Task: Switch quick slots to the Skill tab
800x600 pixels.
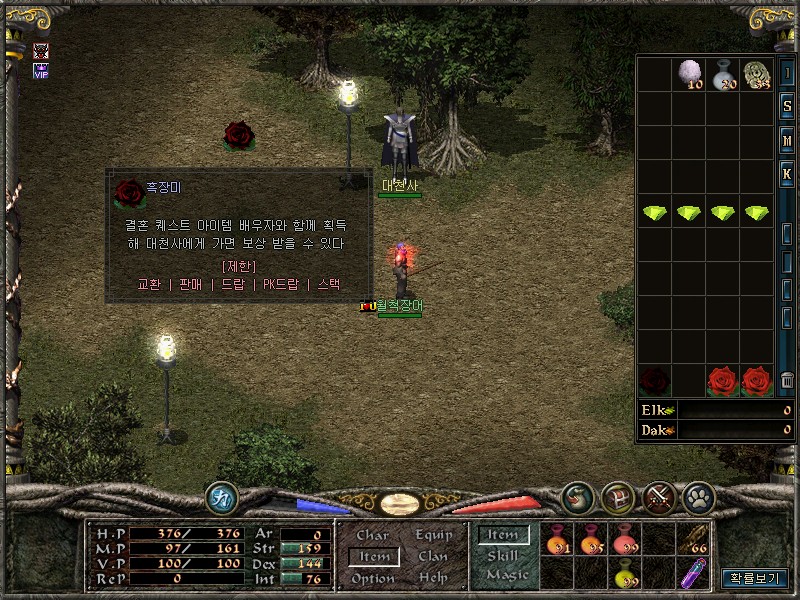Action: pyautogui.click(x=503, y=556)
